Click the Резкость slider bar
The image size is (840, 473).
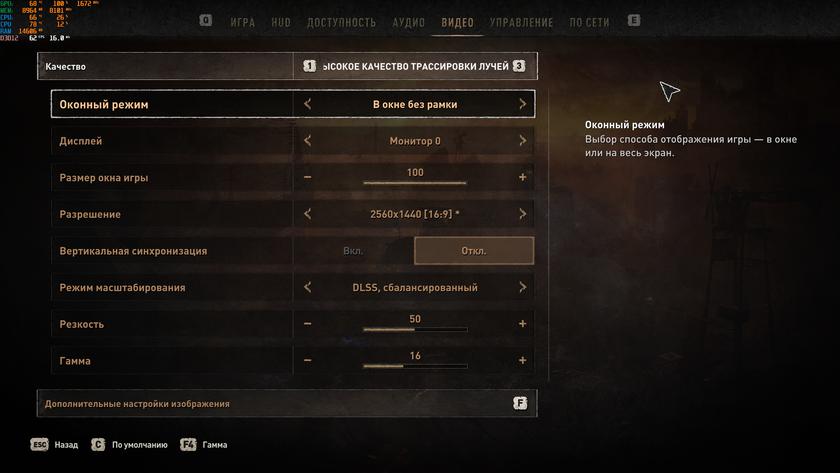click(415, 328)
